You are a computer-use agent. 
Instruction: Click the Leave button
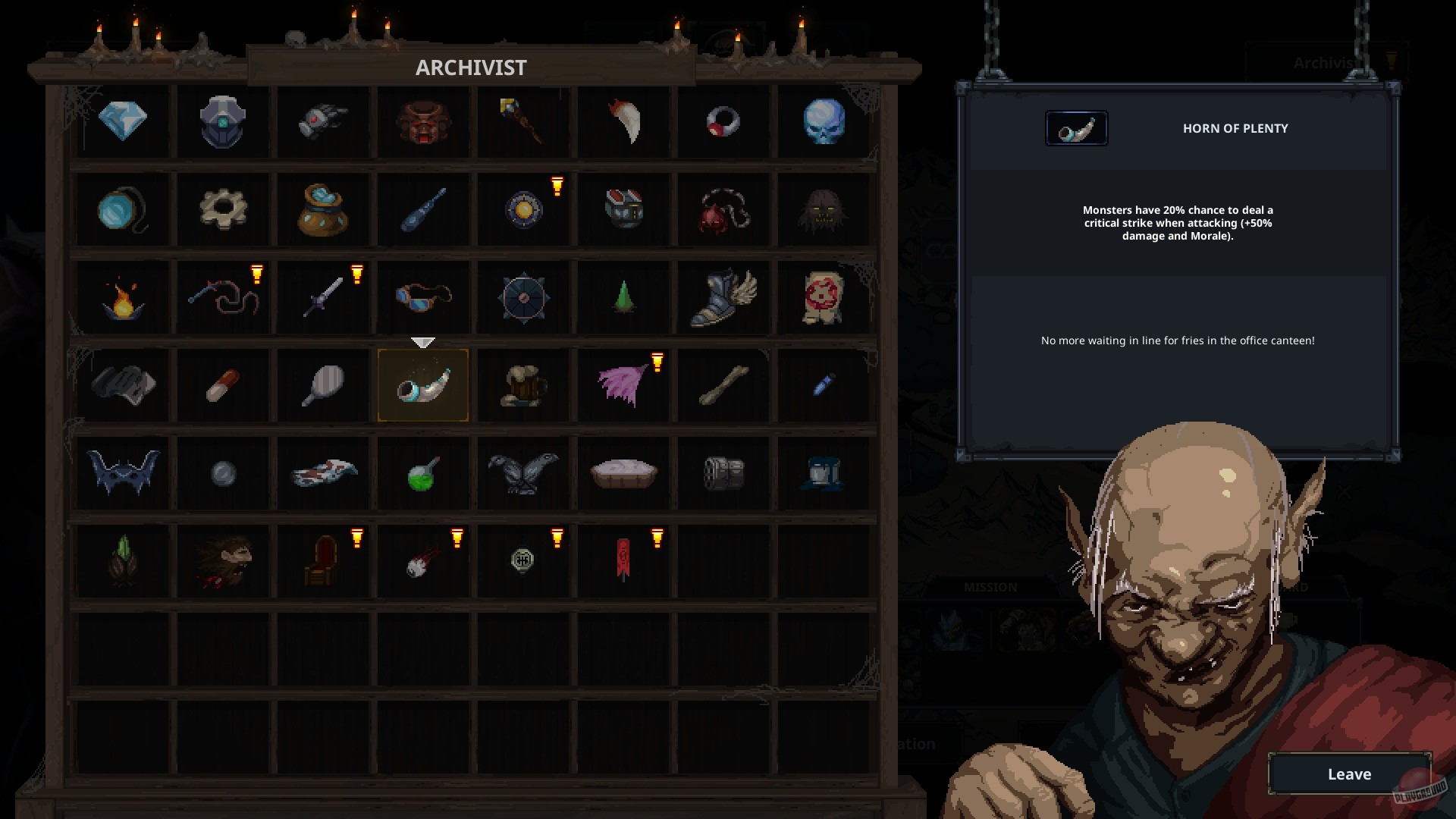tap(1349, 774)
